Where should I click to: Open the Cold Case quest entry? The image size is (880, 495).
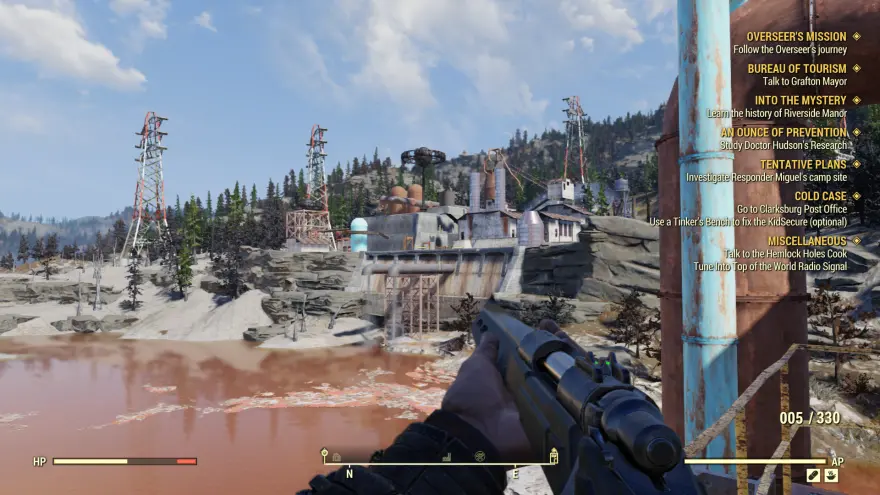821,196
